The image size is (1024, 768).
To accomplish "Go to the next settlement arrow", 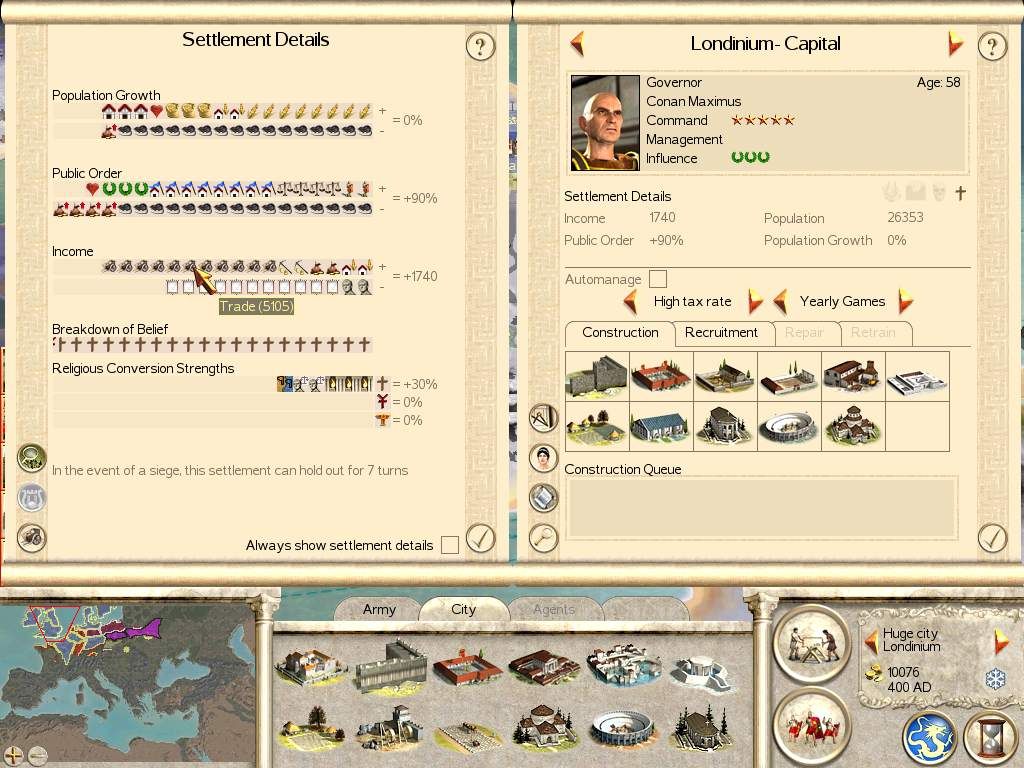I will (x=955, y=44).
